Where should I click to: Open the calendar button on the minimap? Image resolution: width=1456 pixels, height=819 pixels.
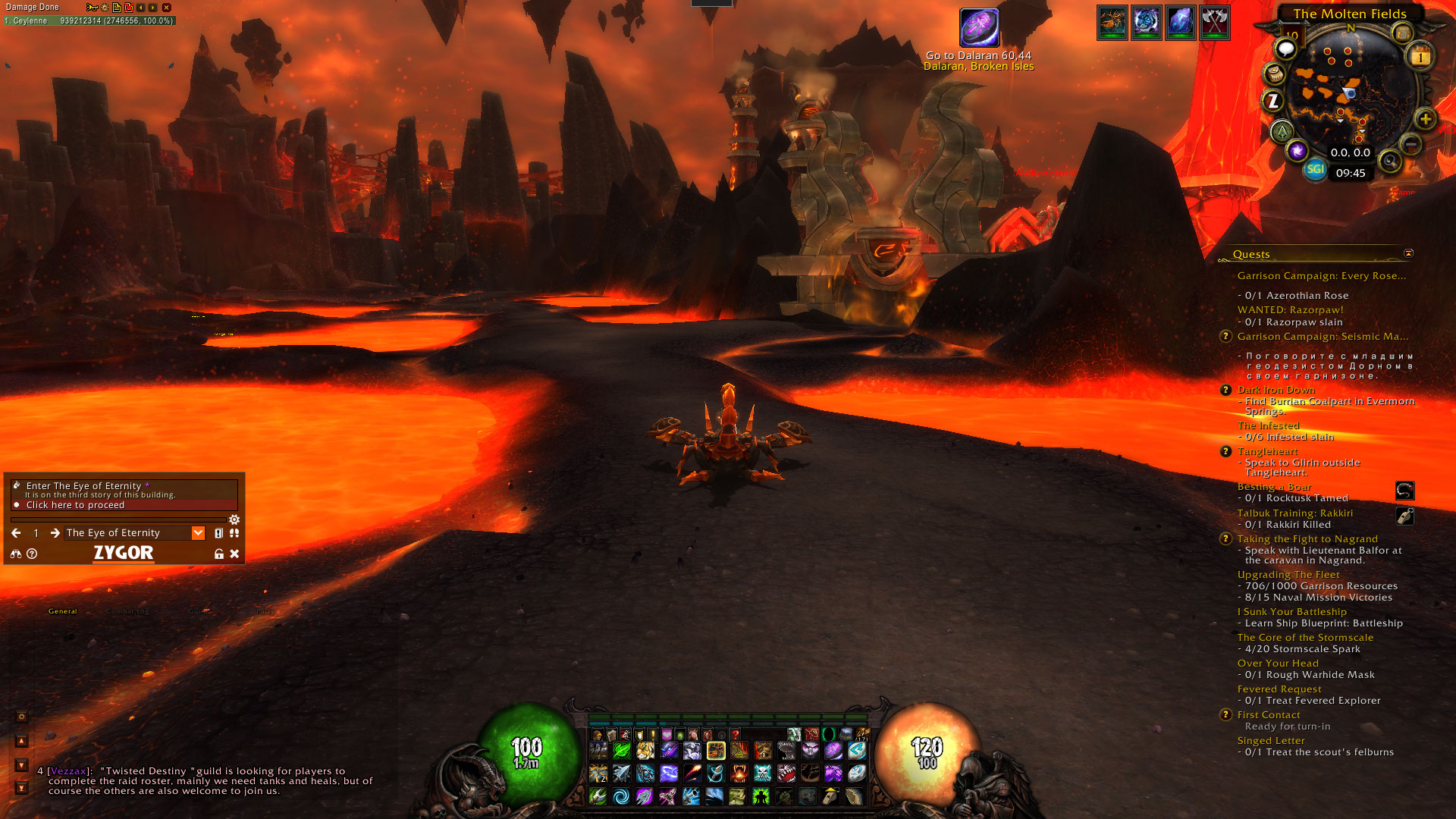(1420, 57)
